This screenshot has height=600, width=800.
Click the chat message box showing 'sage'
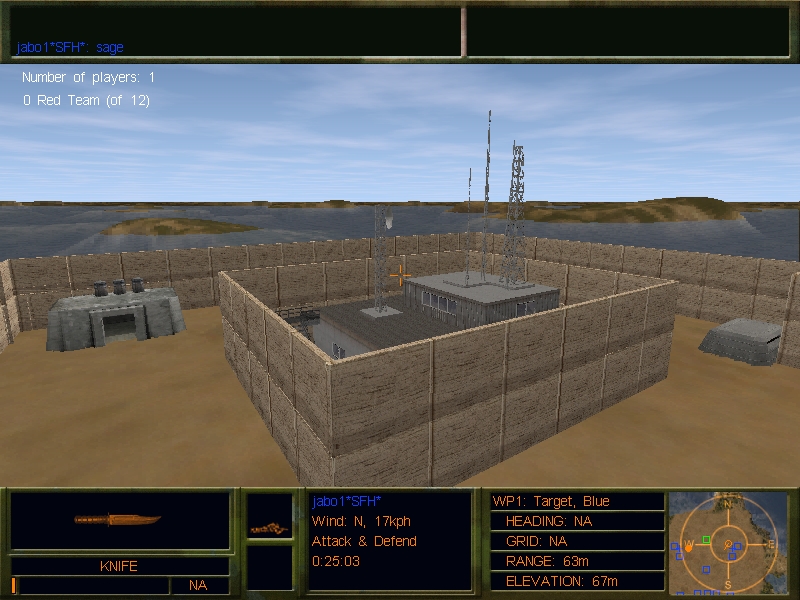(x=236, y=32)
